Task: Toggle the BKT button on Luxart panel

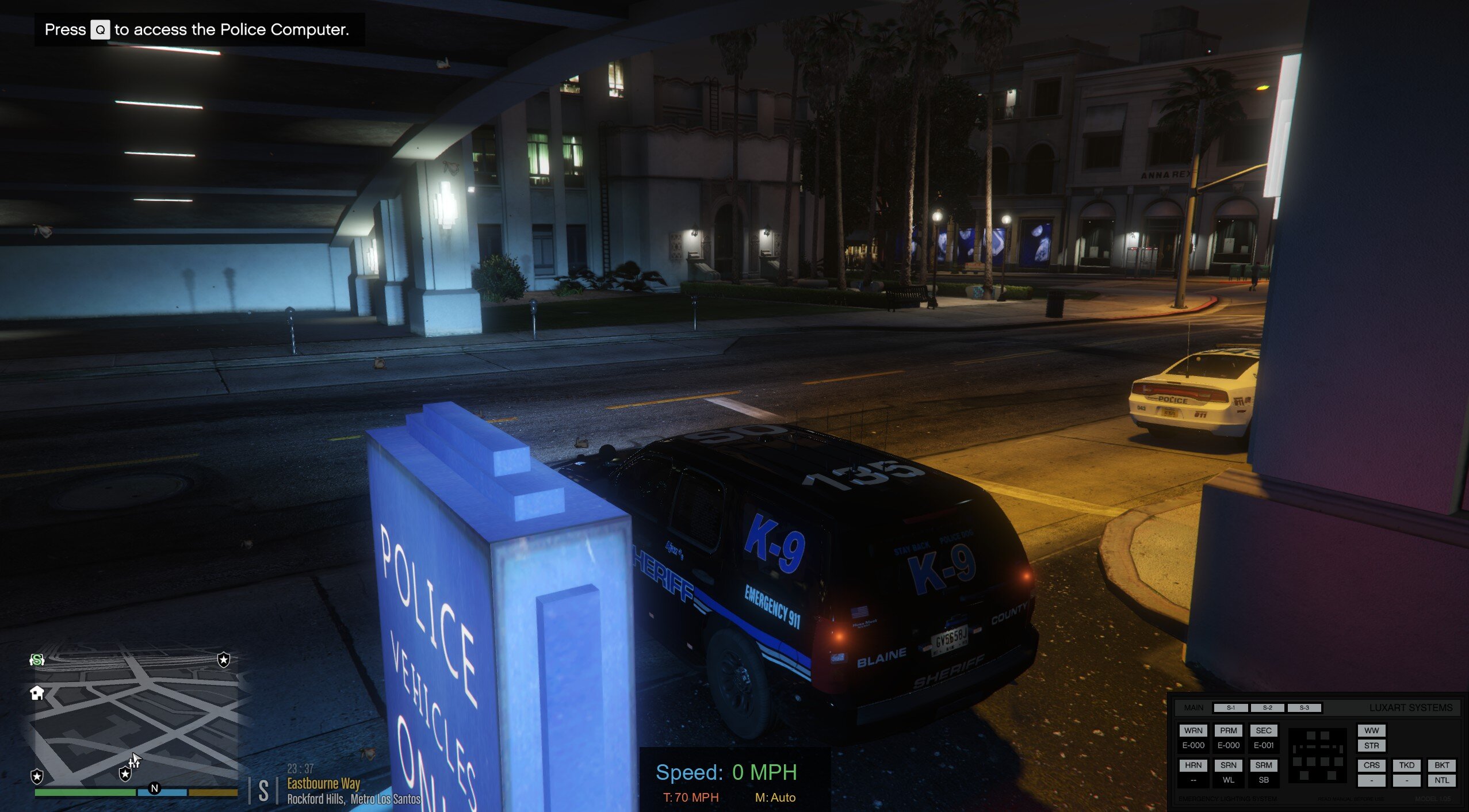Action: (1441, 765)
